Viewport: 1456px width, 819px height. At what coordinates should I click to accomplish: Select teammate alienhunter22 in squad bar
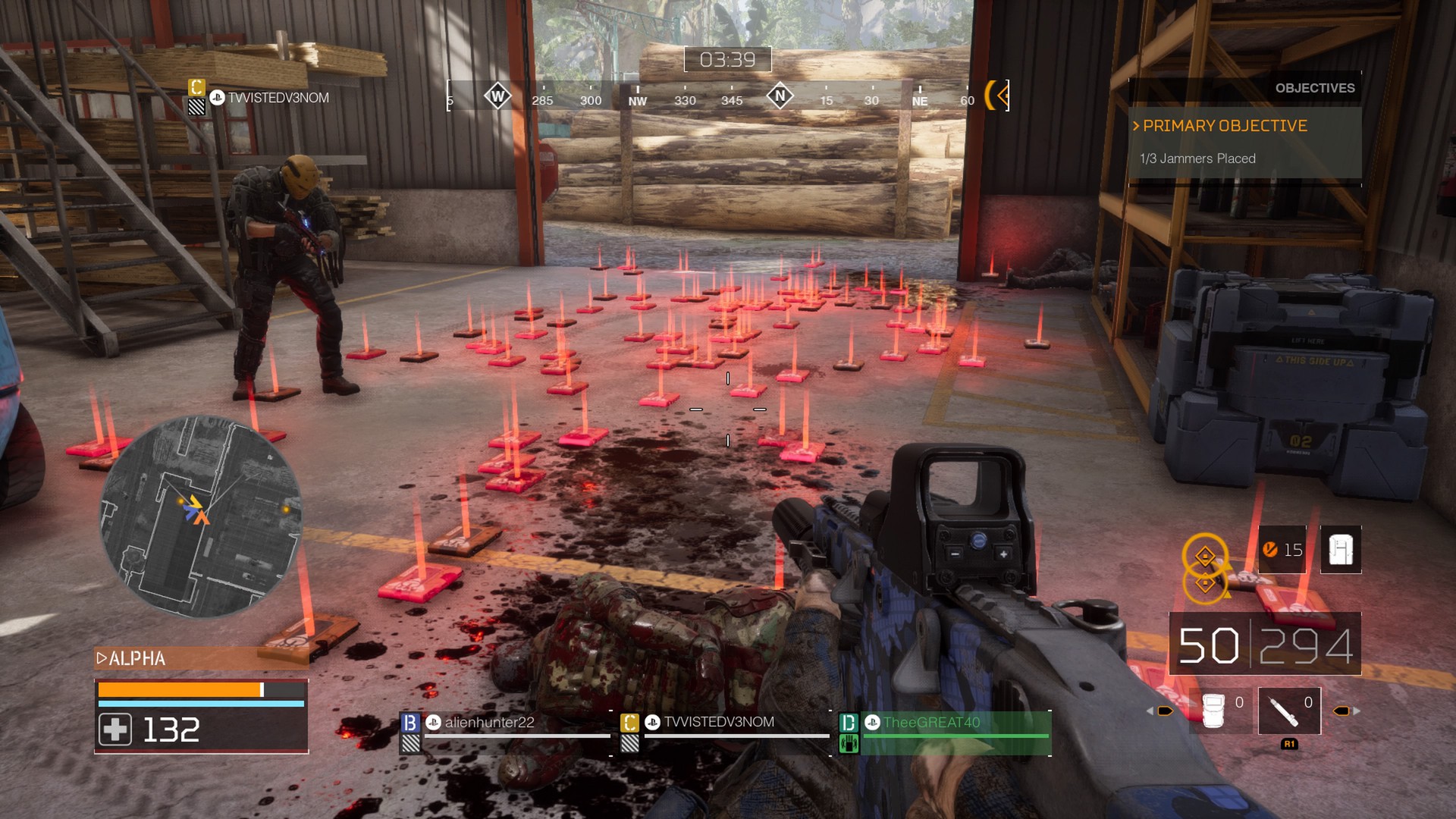489,723
